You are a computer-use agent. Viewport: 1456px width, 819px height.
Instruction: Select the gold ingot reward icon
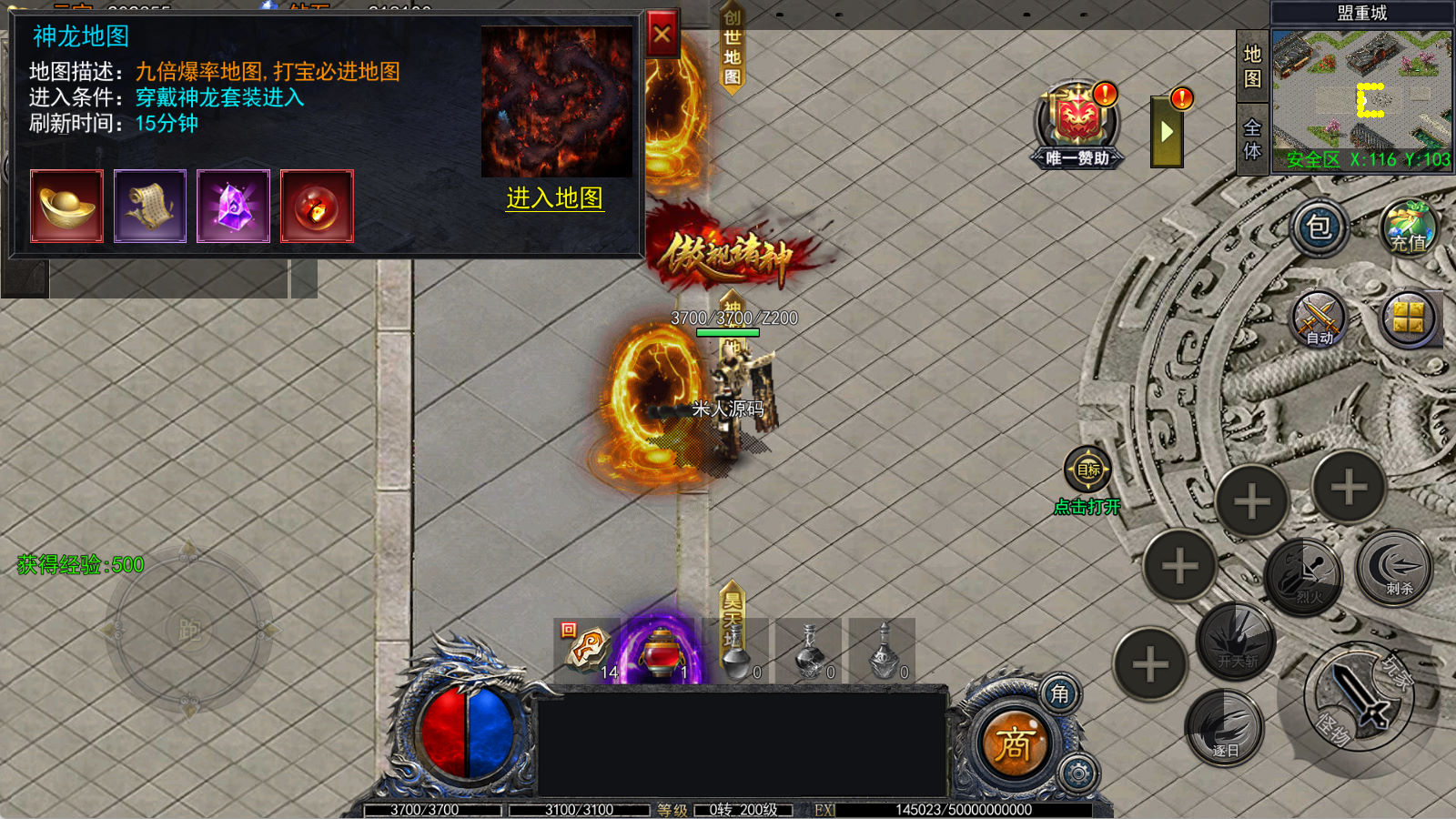coord(66,207)
